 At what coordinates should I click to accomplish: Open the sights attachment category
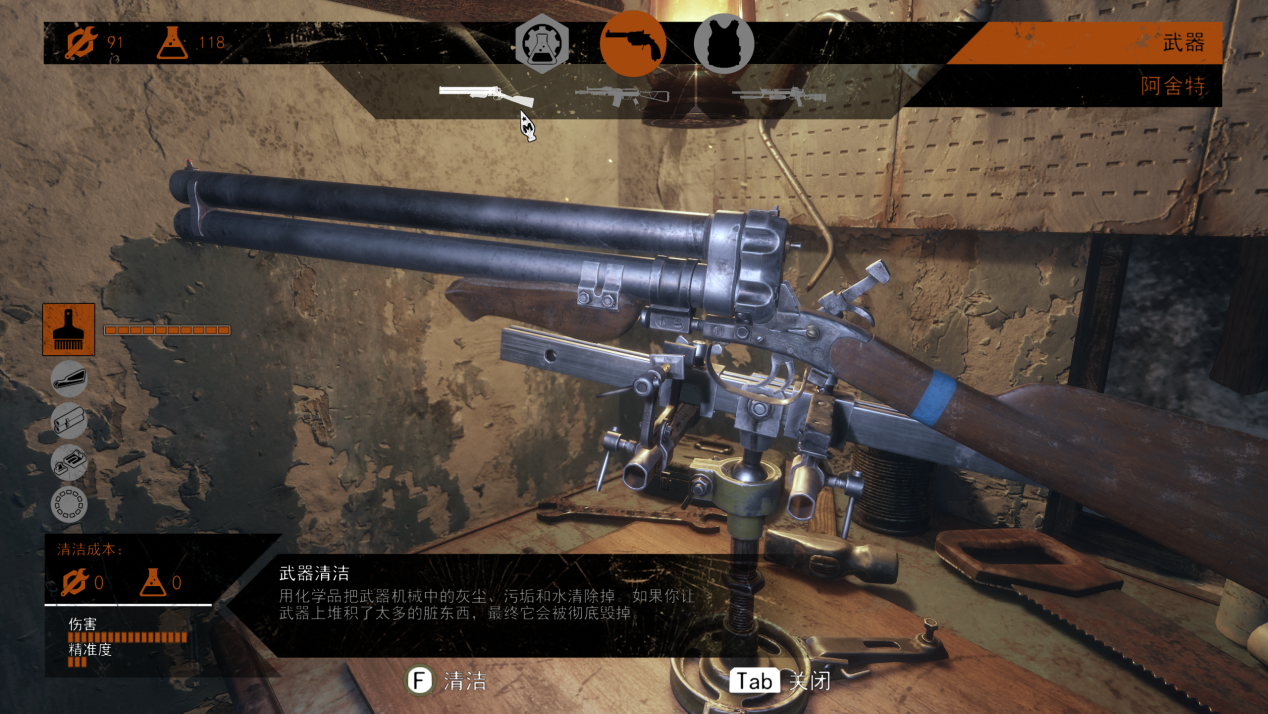point(69,462)
